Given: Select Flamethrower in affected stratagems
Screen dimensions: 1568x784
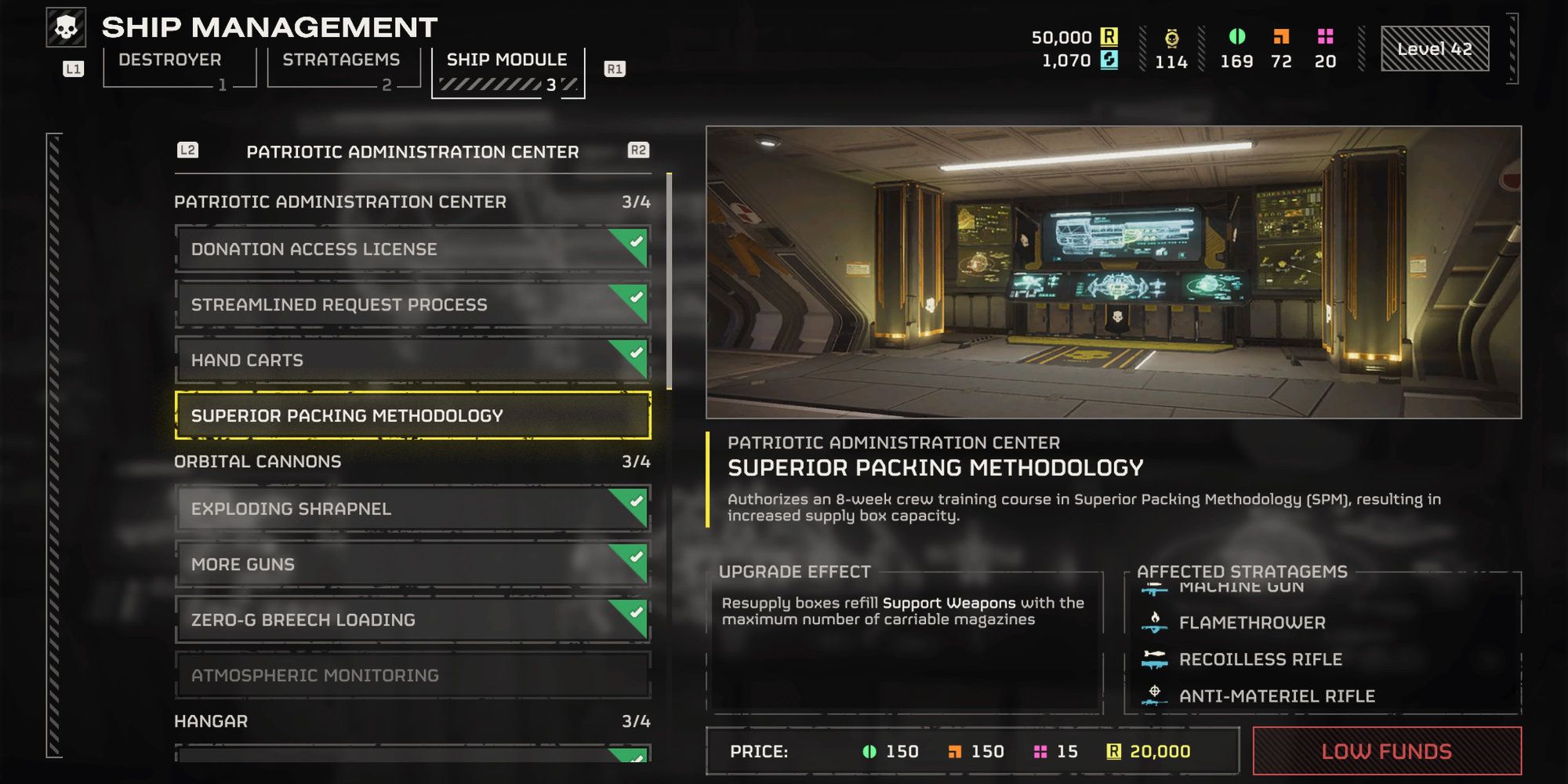Looking at the screenshot, I should tap(1252, 622).
